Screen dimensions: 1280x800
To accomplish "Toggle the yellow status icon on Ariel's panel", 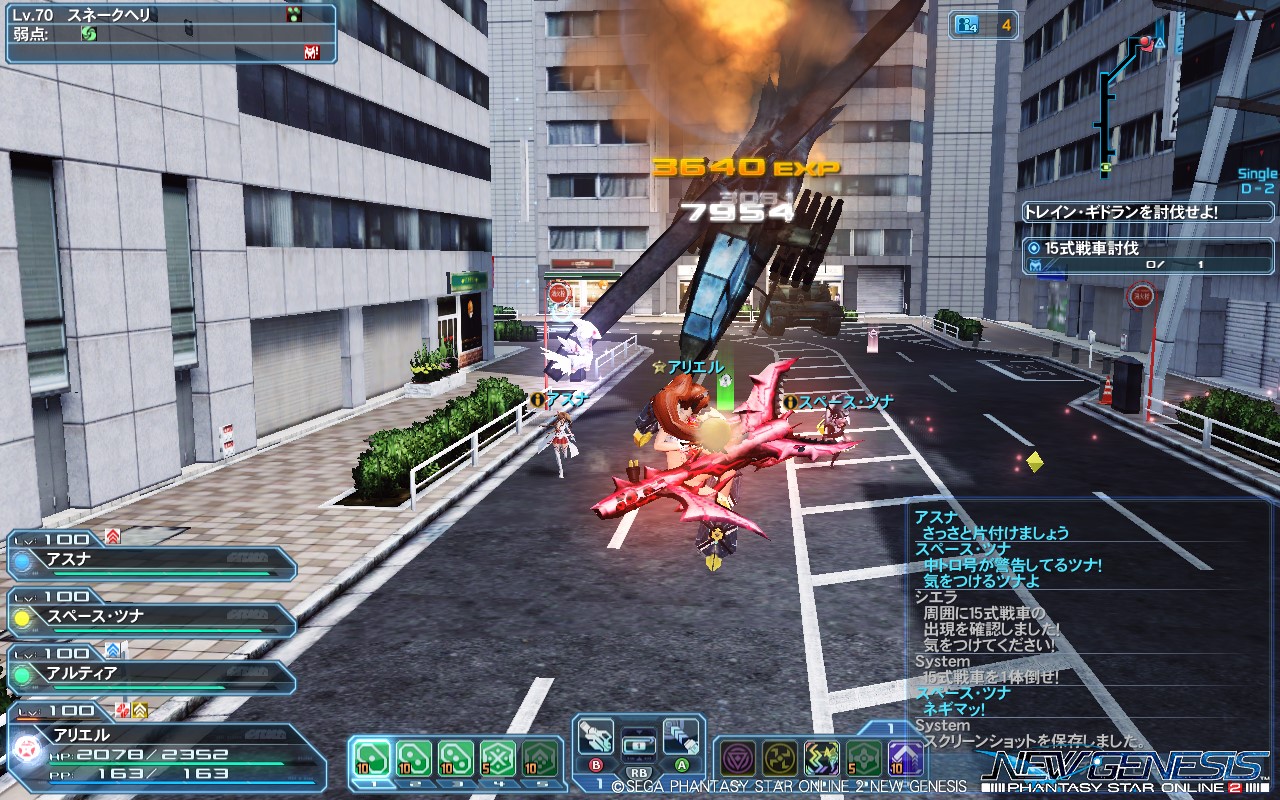I will tap(140, 710).
